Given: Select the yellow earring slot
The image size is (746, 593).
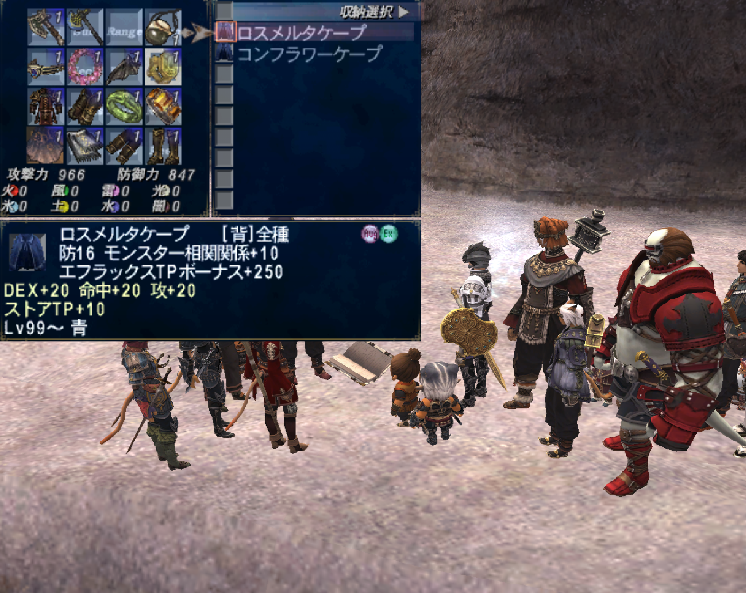Looking at the screenshot, I should 163,66.
